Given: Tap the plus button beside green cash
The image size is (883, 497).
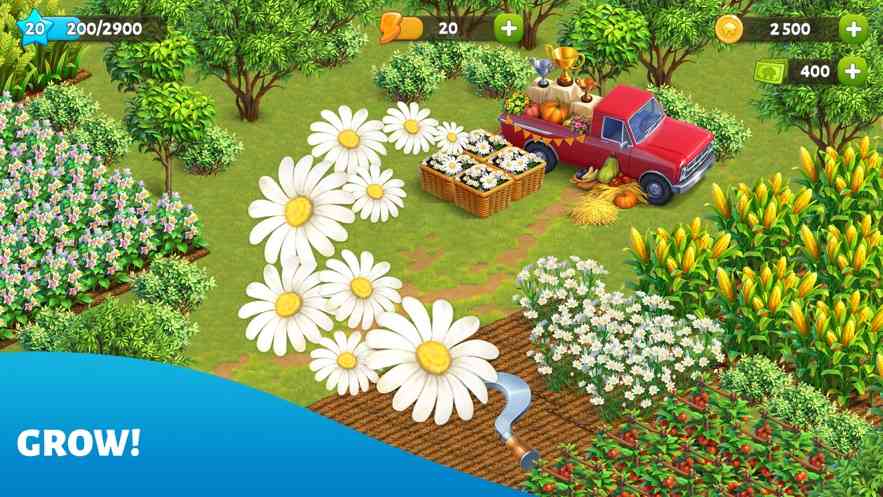Looking at the screenshot, I should [853, 70].
